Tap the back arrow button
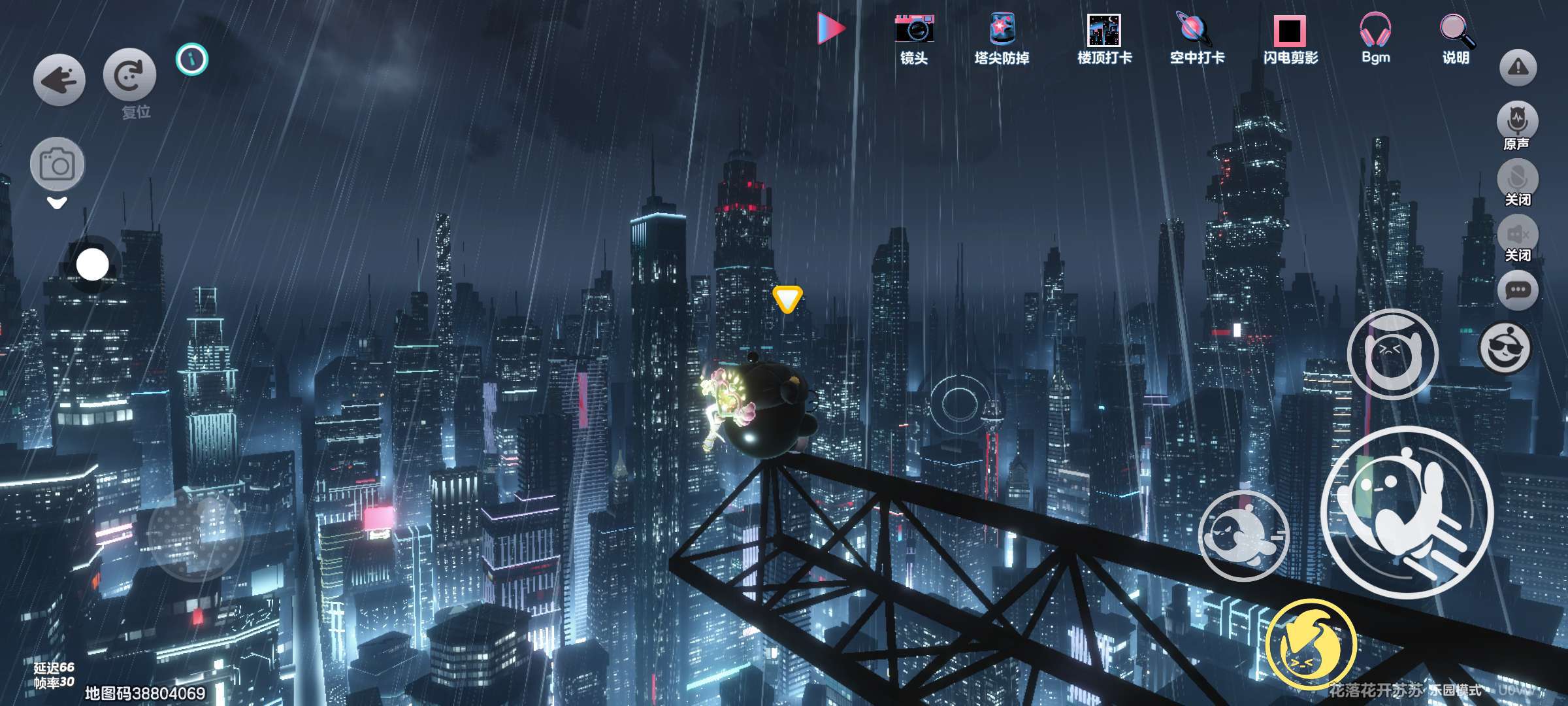 pos(59,80)
